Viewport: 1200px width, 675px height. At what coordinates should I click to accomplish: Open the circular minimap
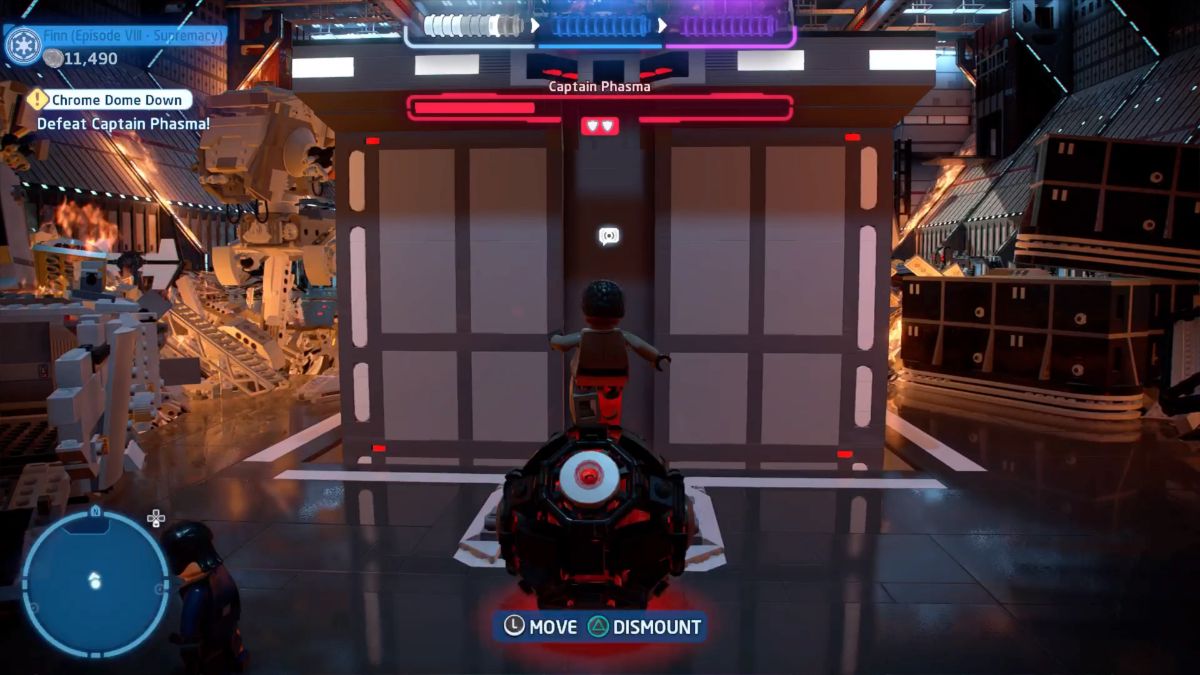95,581
